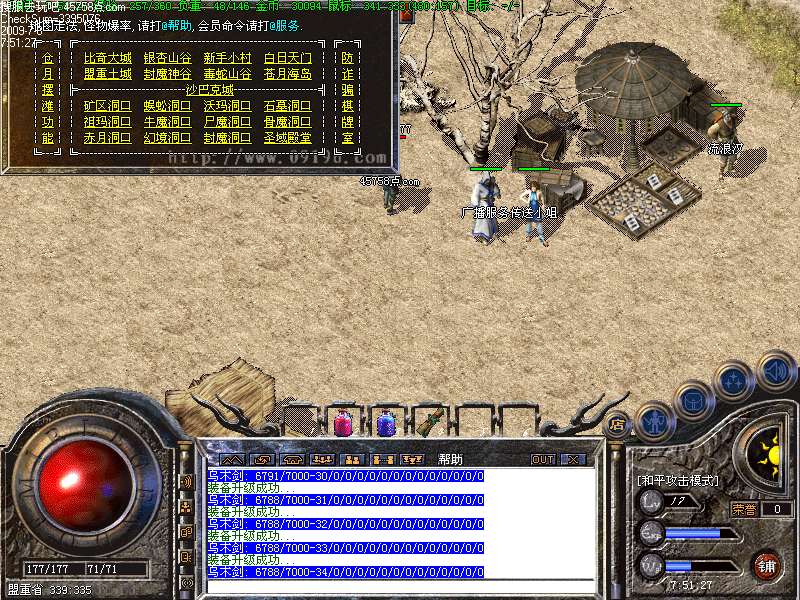The height and width of the screenshot is (600, 800).
Task: Open the red 铺 shop button
Action: tap(767, 567)
